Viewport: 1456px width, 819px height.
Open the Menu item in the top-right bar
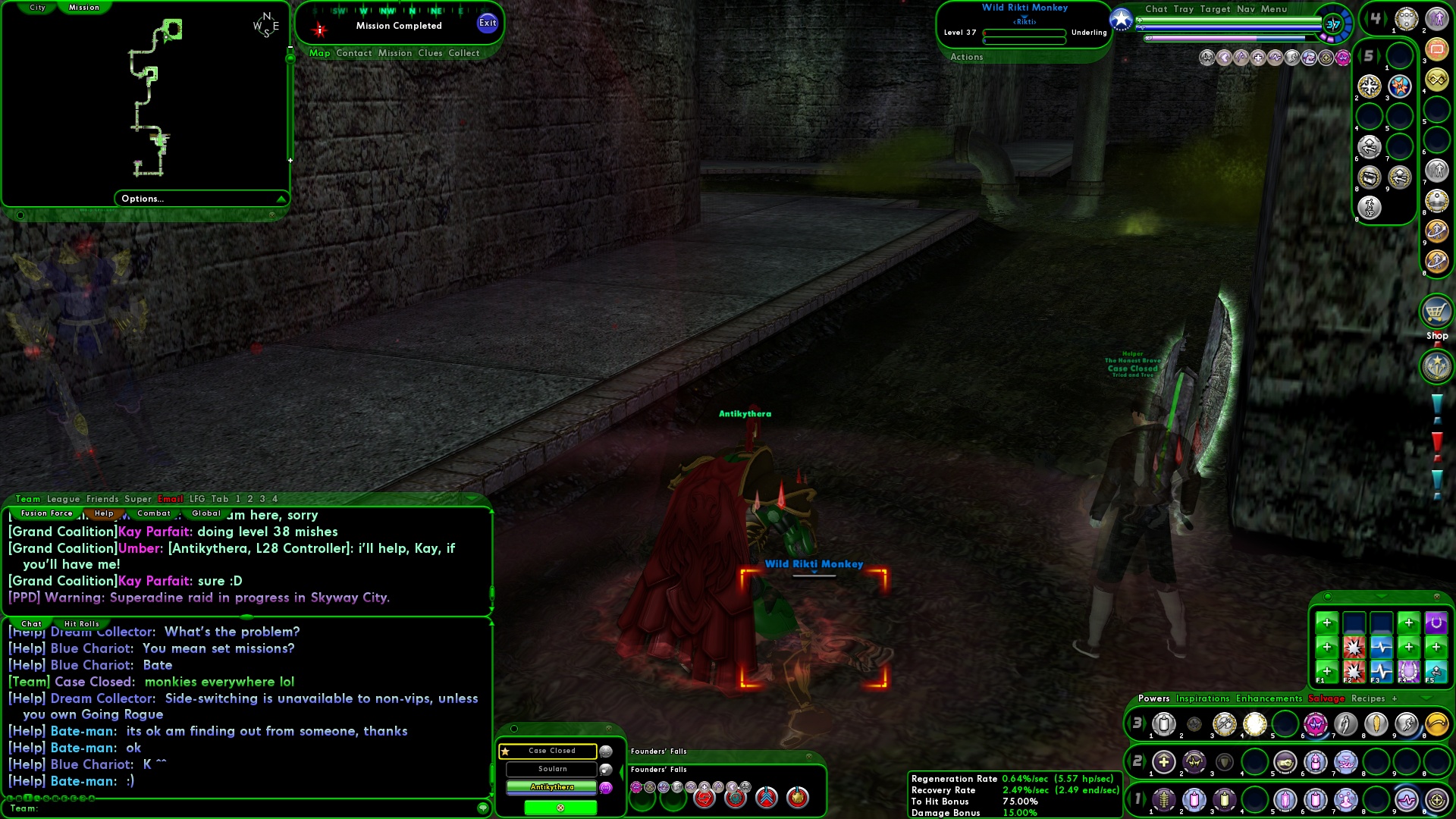coord(1275,9)
